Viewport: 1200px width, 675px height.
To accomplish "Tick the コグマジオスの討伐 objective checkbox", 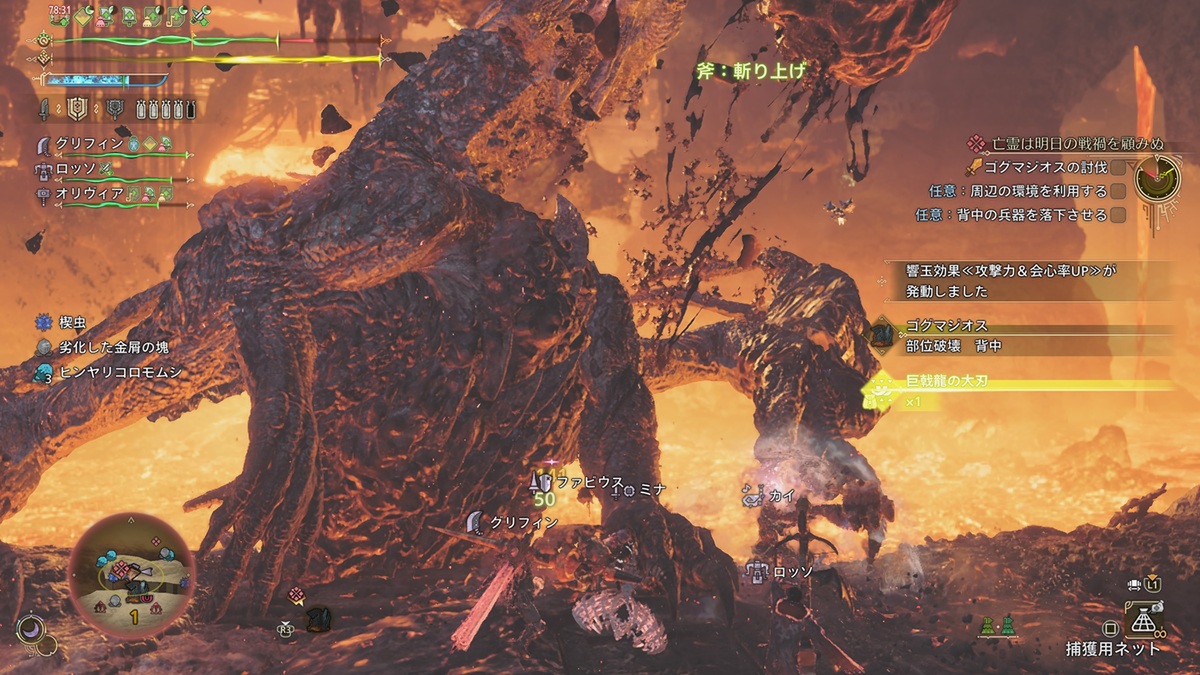I will 1118,168.
